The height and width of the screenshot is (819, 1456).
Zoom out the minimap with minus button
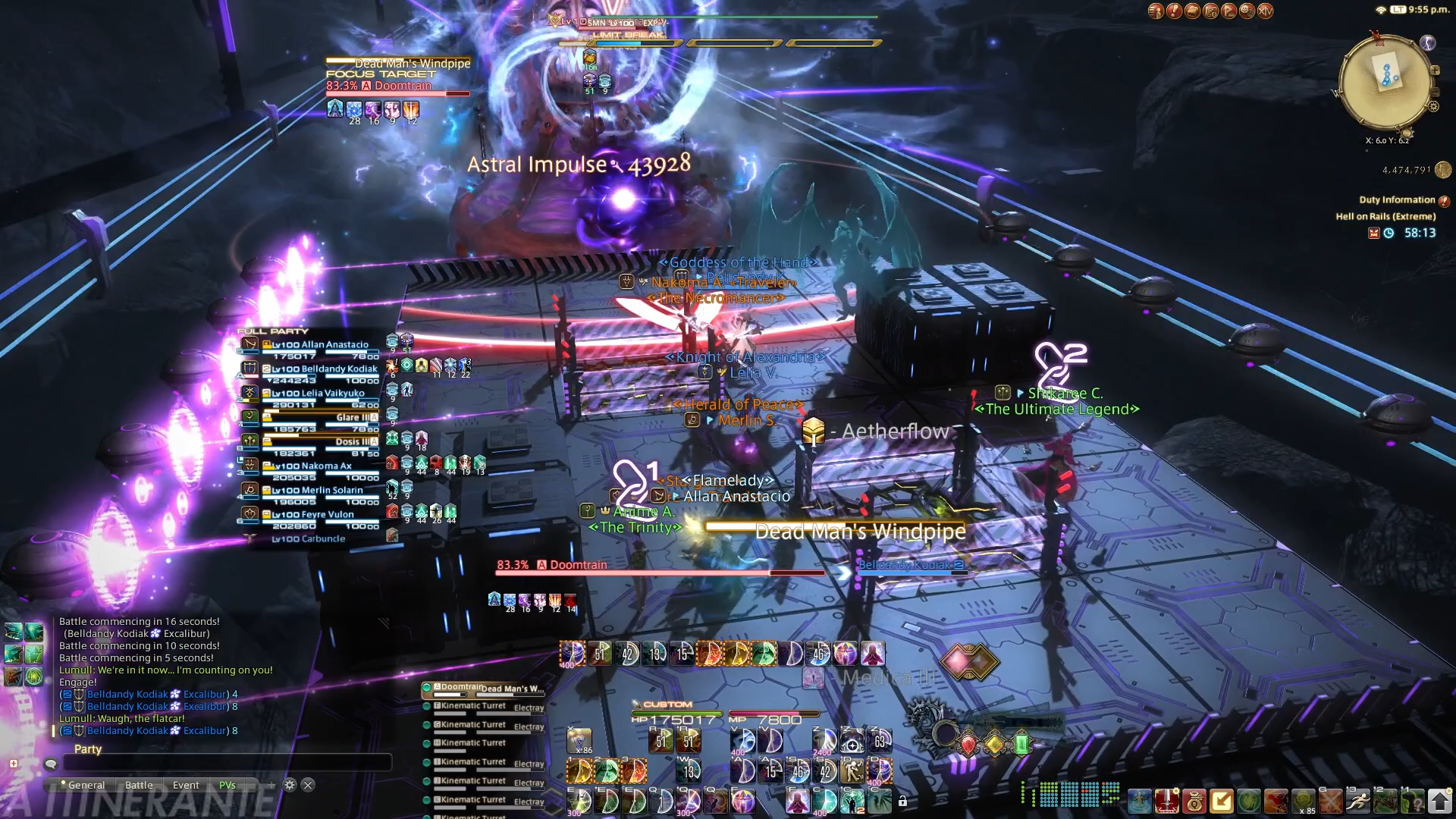tap(1435, 92)
